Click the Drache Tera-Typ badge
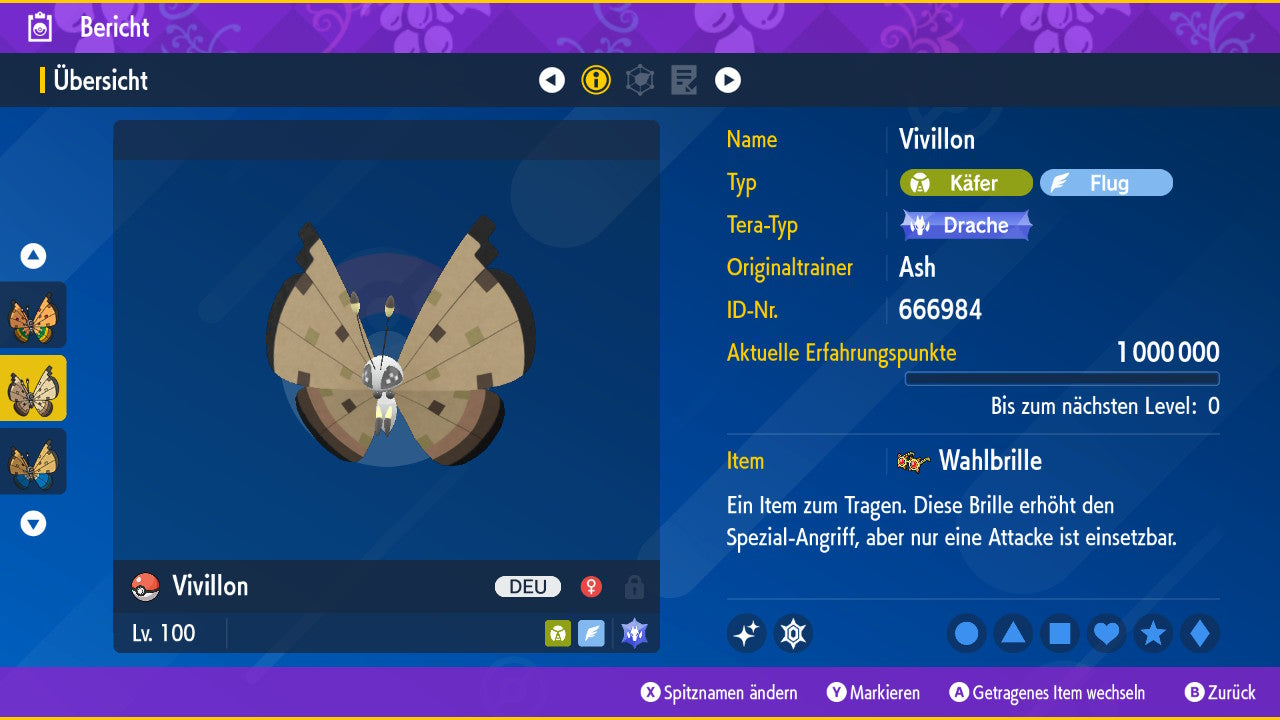Image resolution: width=1280 pixels, height=720 pixels. point(966,225)
